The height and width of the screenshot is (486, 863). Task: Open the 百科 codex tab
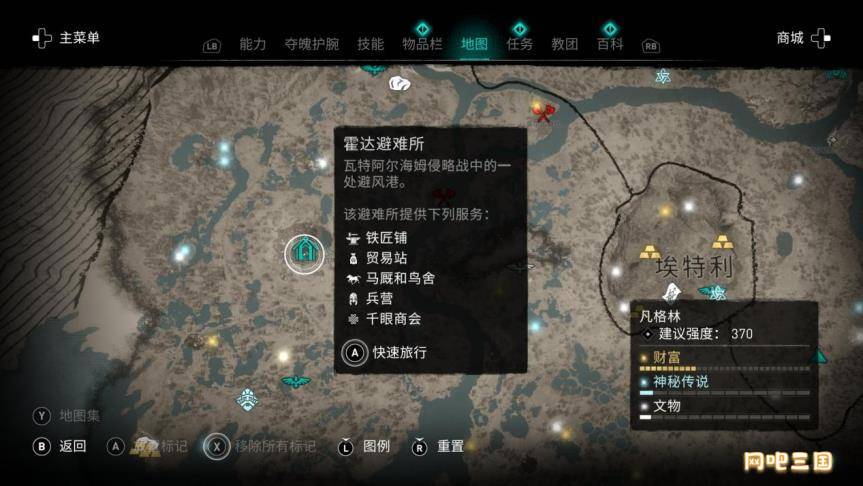[610, 44]
